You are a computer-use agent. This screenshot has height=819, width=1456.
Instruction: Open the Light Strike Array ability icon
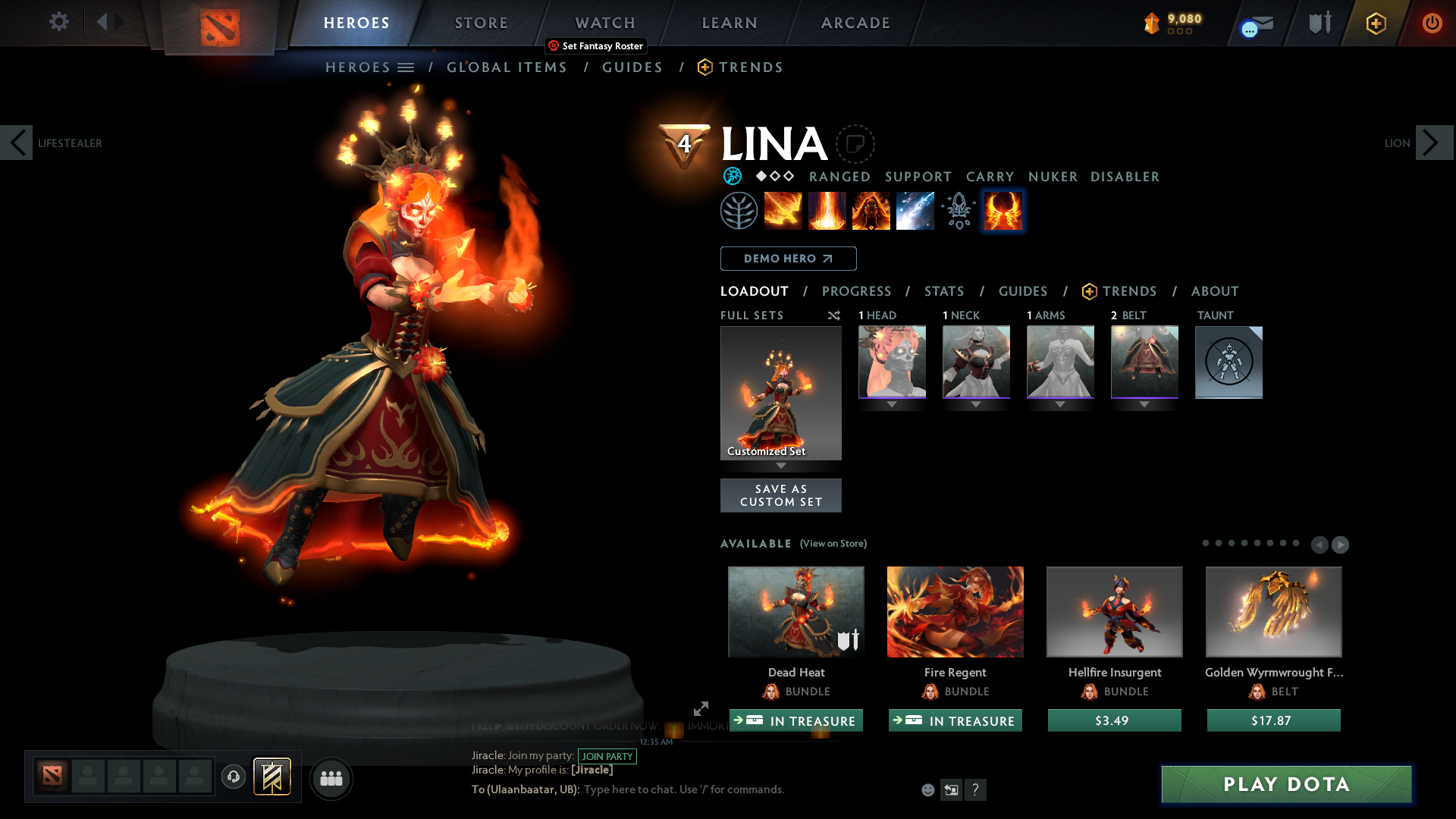[827, 210]
